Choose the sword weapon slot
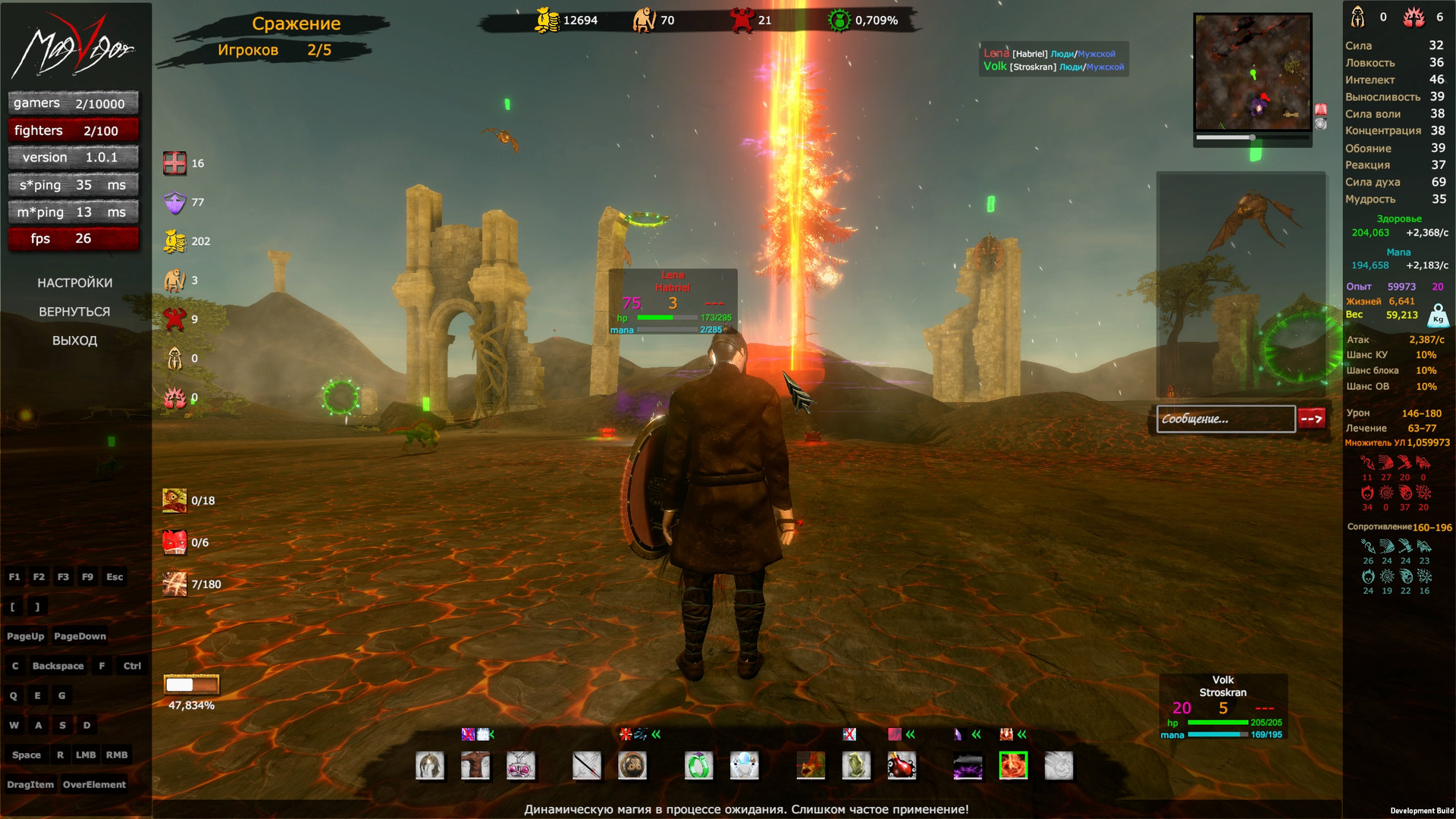The height and width of the screenshot is (819, 1456). coord(587,766)
